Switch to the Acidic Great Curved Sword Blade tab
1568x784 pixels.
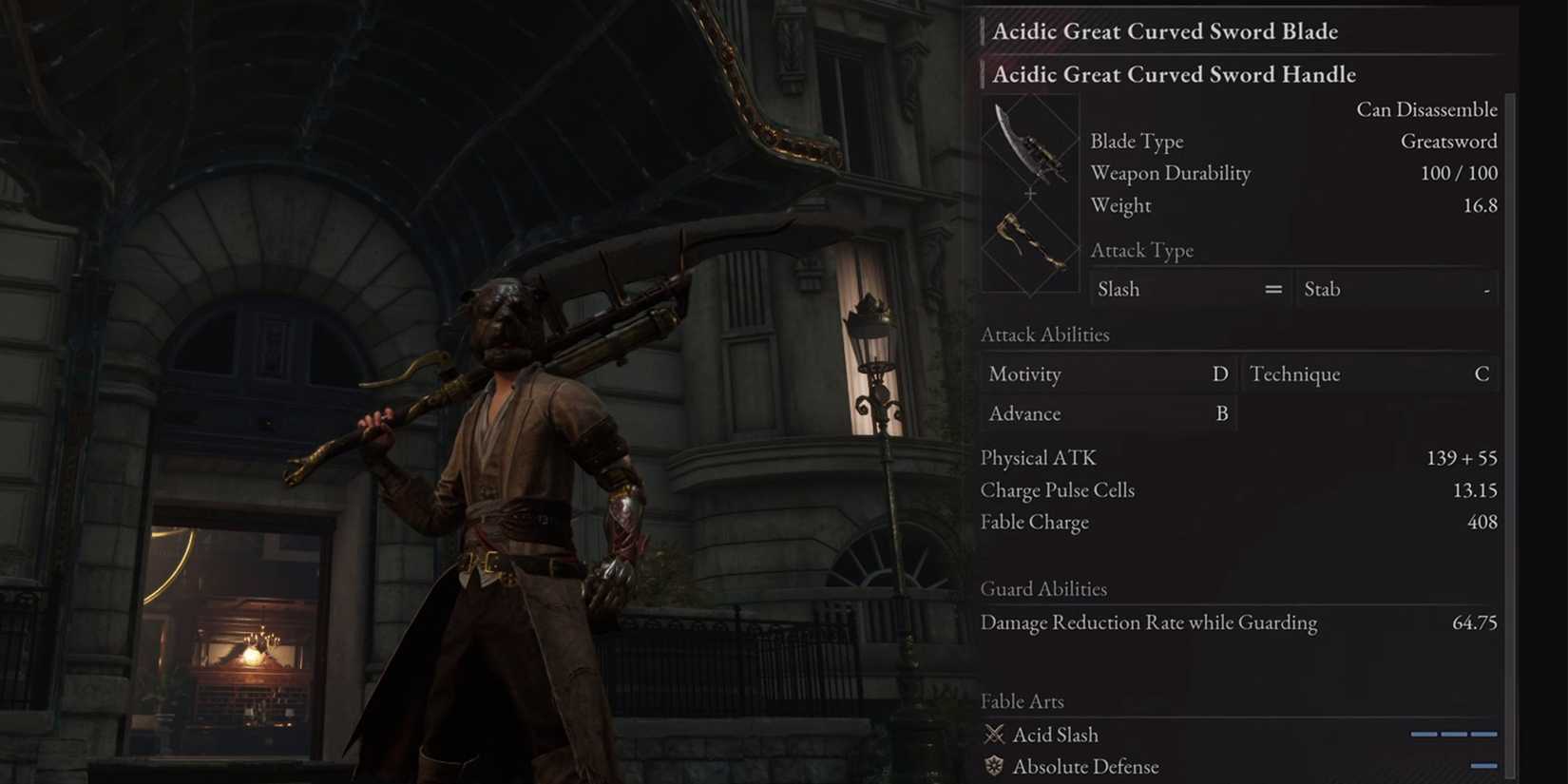[x=1165, y=31]
